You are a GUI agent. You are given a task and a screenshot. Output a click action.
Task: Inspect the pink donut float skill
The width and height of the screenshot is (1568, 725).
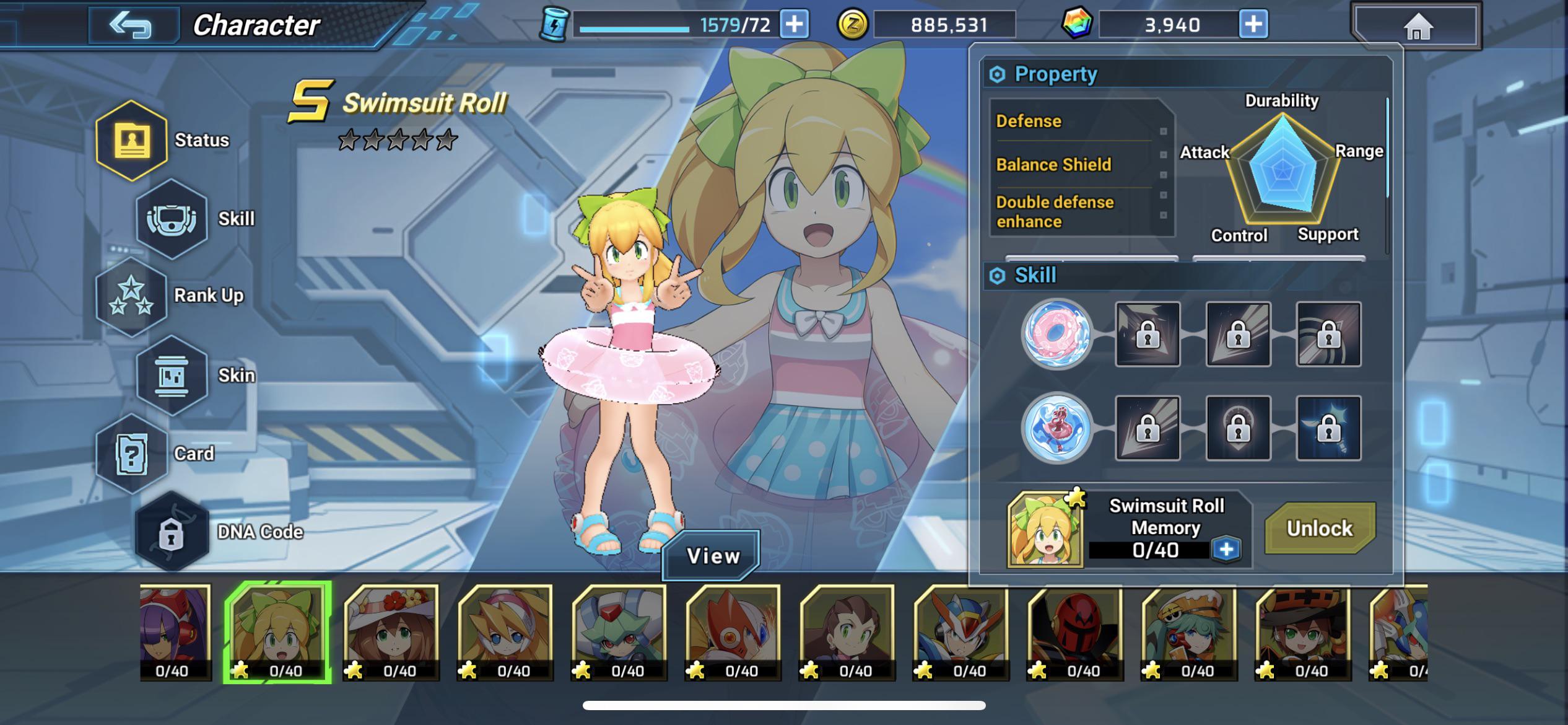coord(1057,335)
